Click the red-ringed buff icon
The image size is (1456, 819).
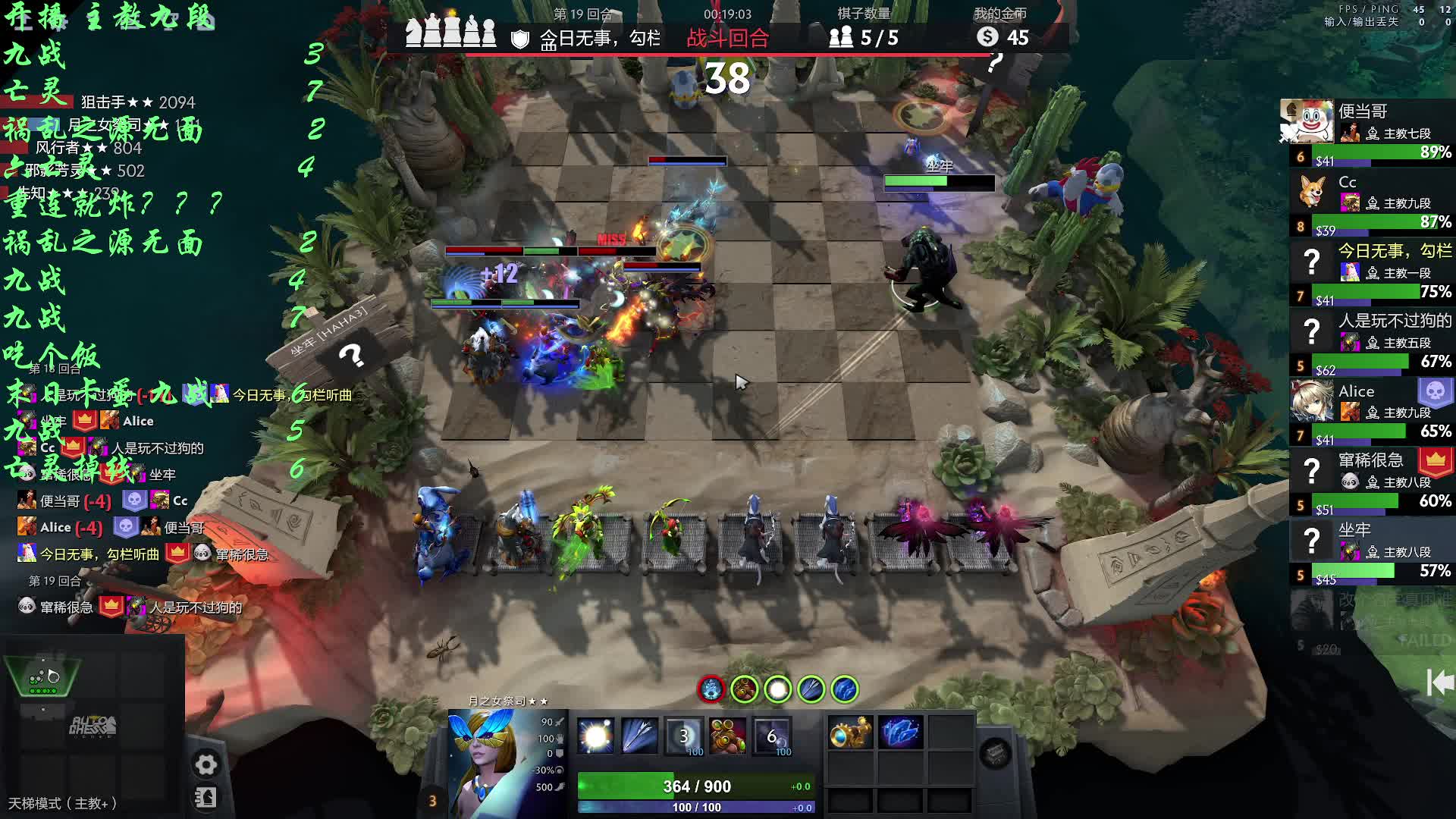(x=711, y=689)
